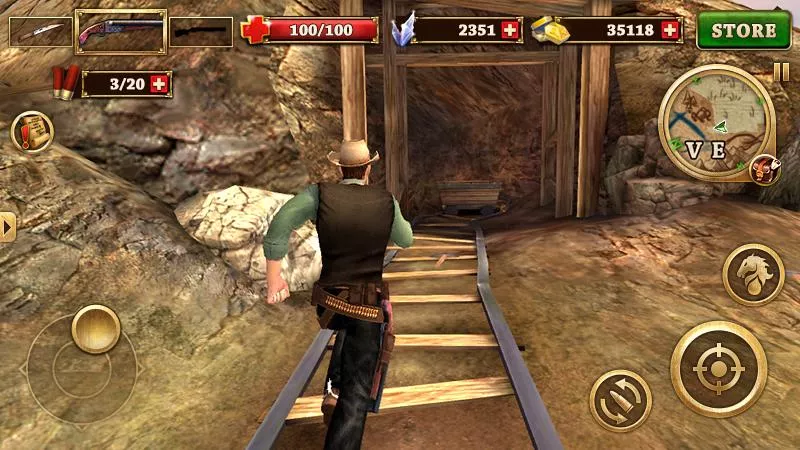Add health with the red cross icon
Viewport: 800px width, 450px height.
(256, 31)
